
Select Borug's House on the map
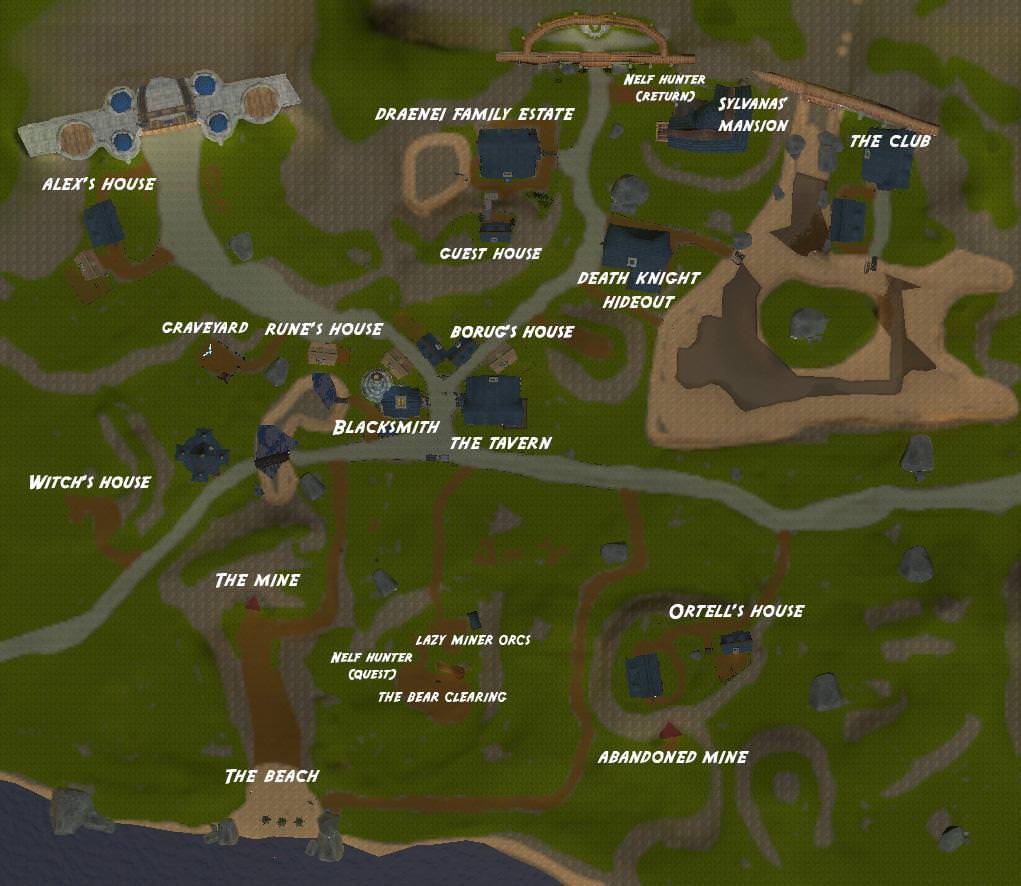(x=511, y=331)
